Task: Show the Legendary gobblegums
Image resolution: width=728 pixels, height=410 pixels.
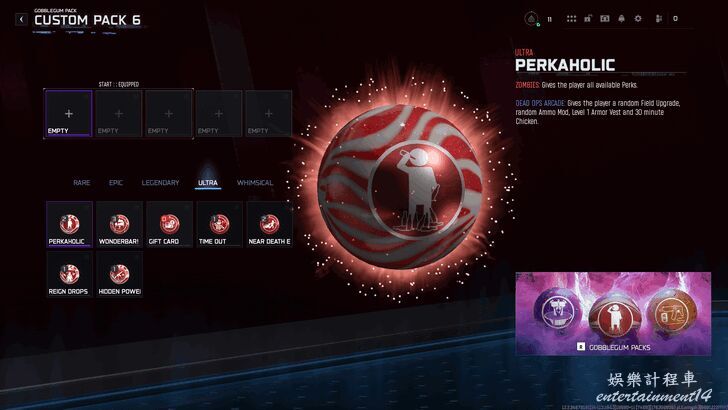Action: [x=160, y=183]
